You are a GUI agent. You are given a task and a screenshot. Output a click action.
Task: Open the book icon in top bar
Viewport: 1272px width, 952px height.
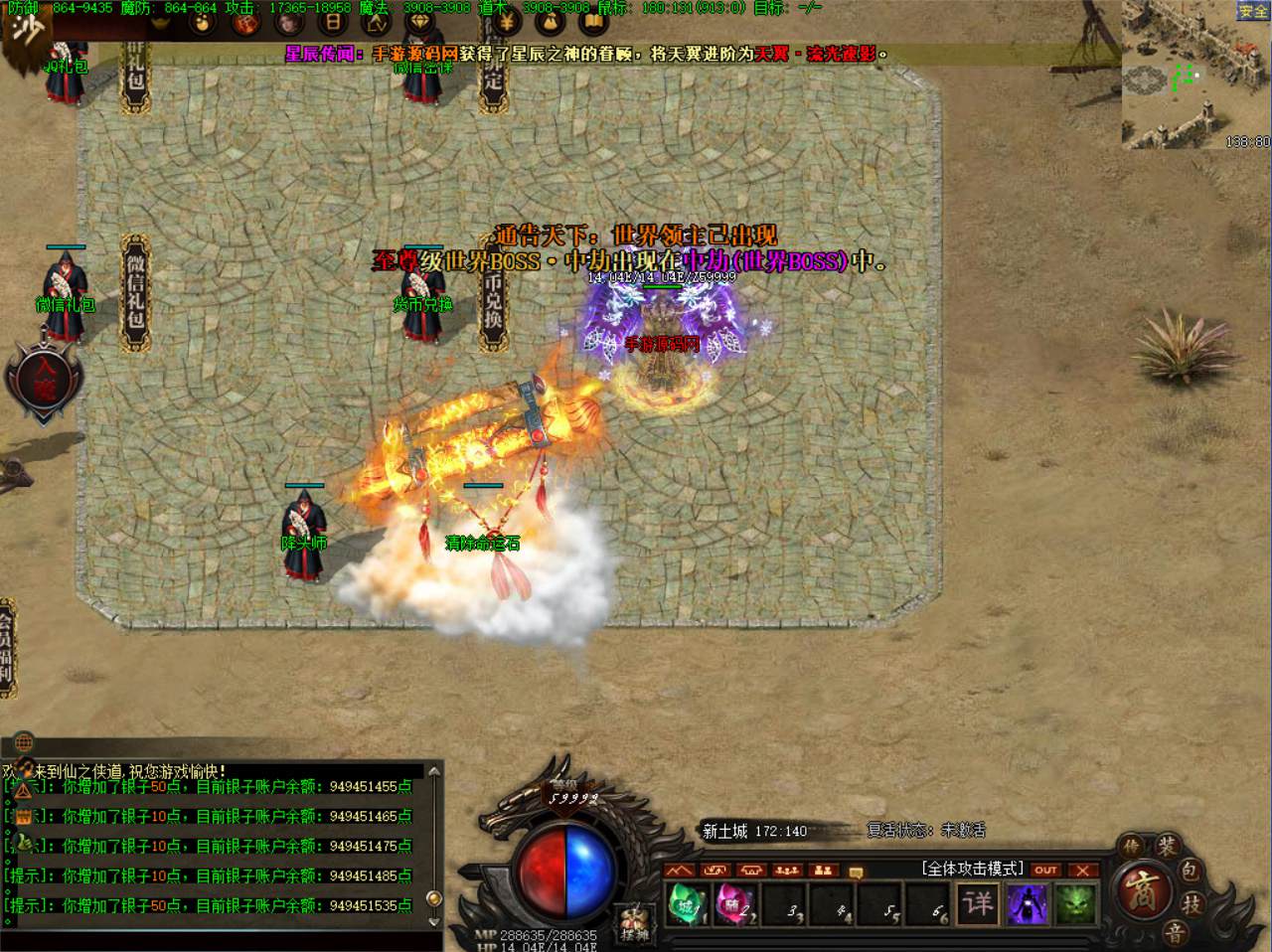(x=593, y=21)
